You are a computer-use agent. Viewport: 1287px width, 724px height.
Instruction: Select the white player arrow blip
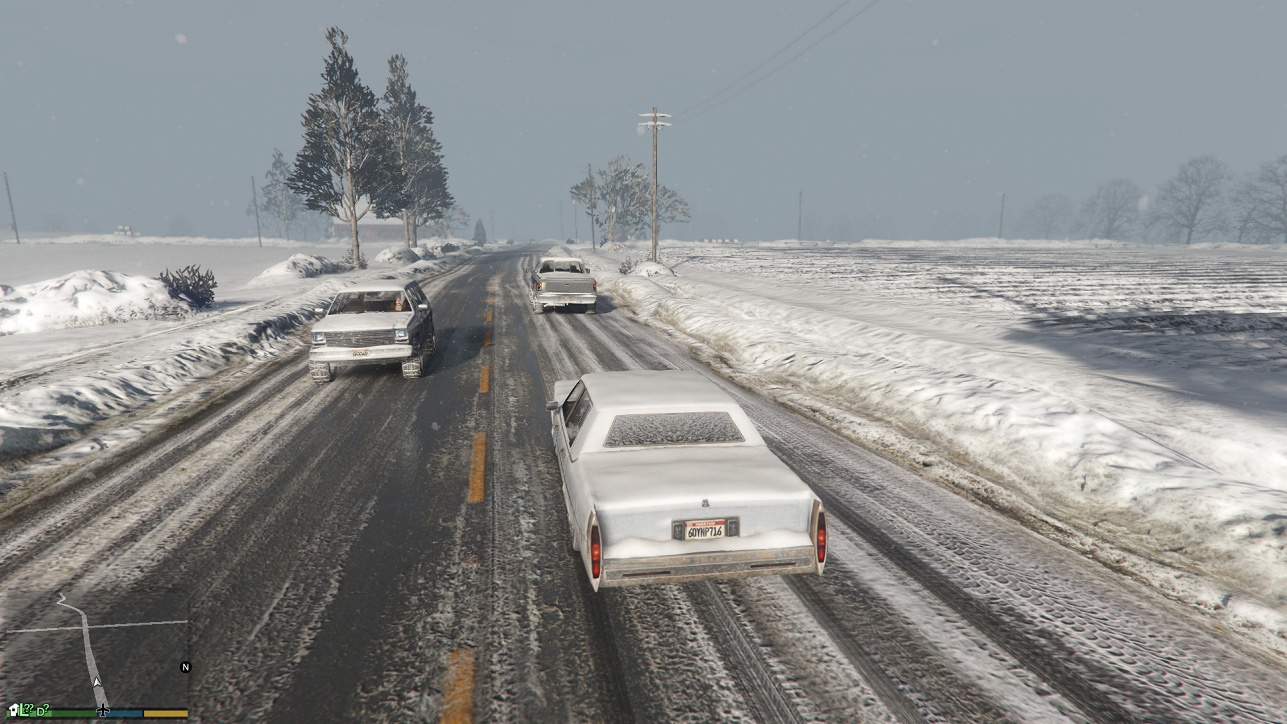pyautogui.click(x=97, y=680)
